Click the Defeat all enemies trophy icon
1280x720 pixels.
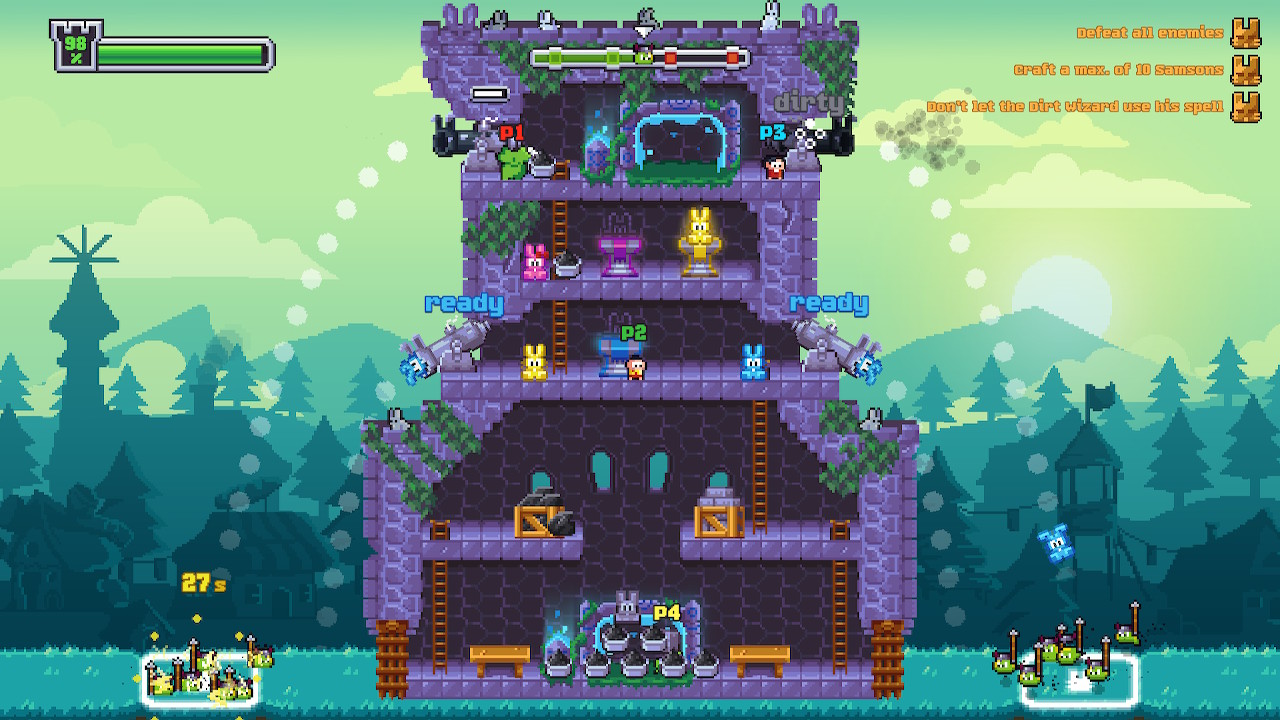(x=1248, y=32)
